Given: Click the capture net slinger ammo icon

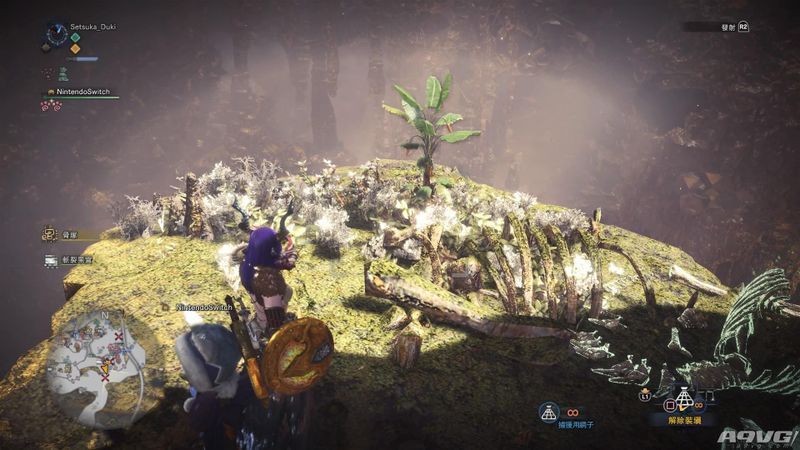Looking at the screenshot, I should coord(548,410).
